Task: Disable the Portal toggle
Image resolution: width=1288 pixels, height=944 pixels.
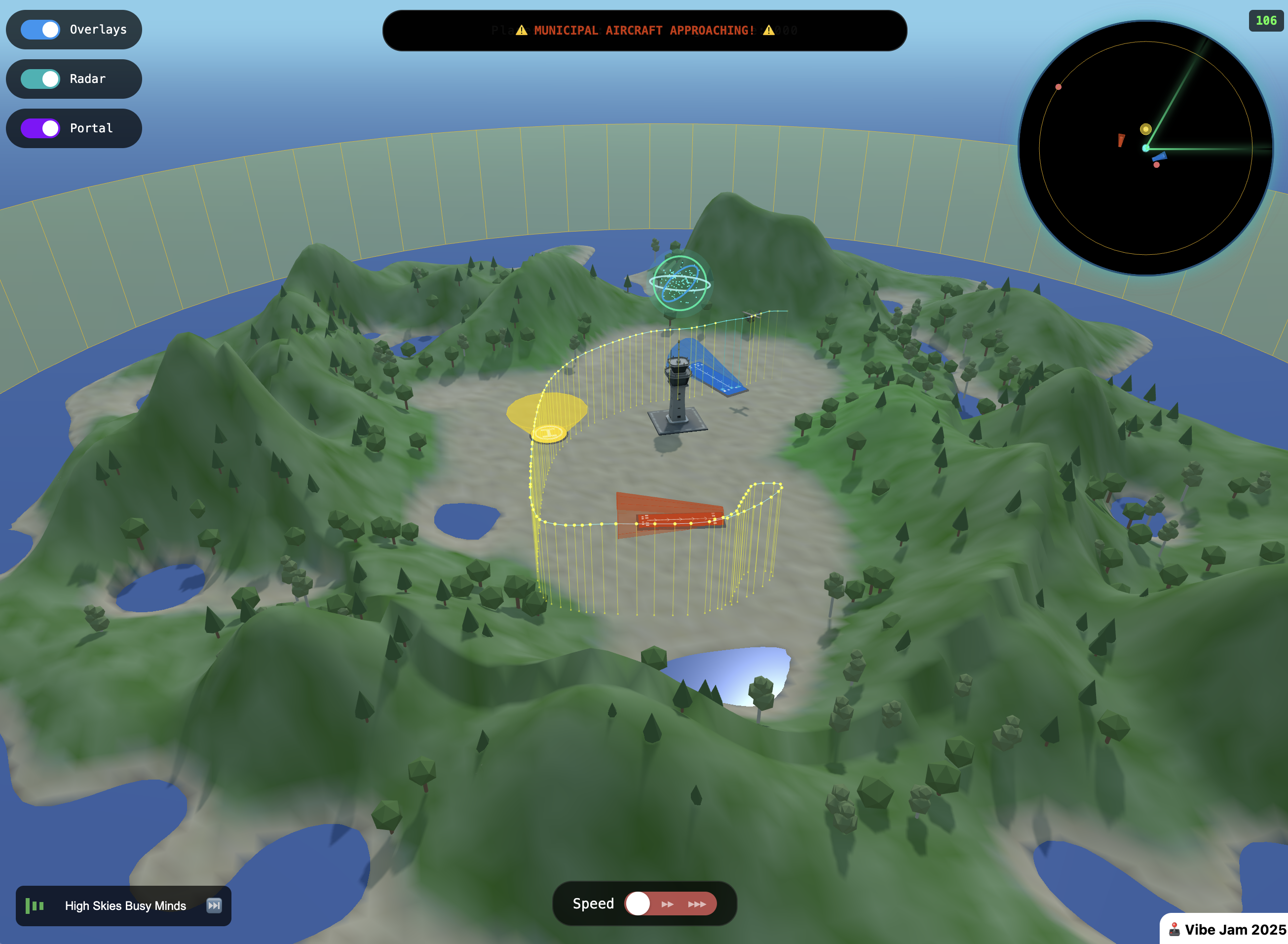Action: coord(40,128)
